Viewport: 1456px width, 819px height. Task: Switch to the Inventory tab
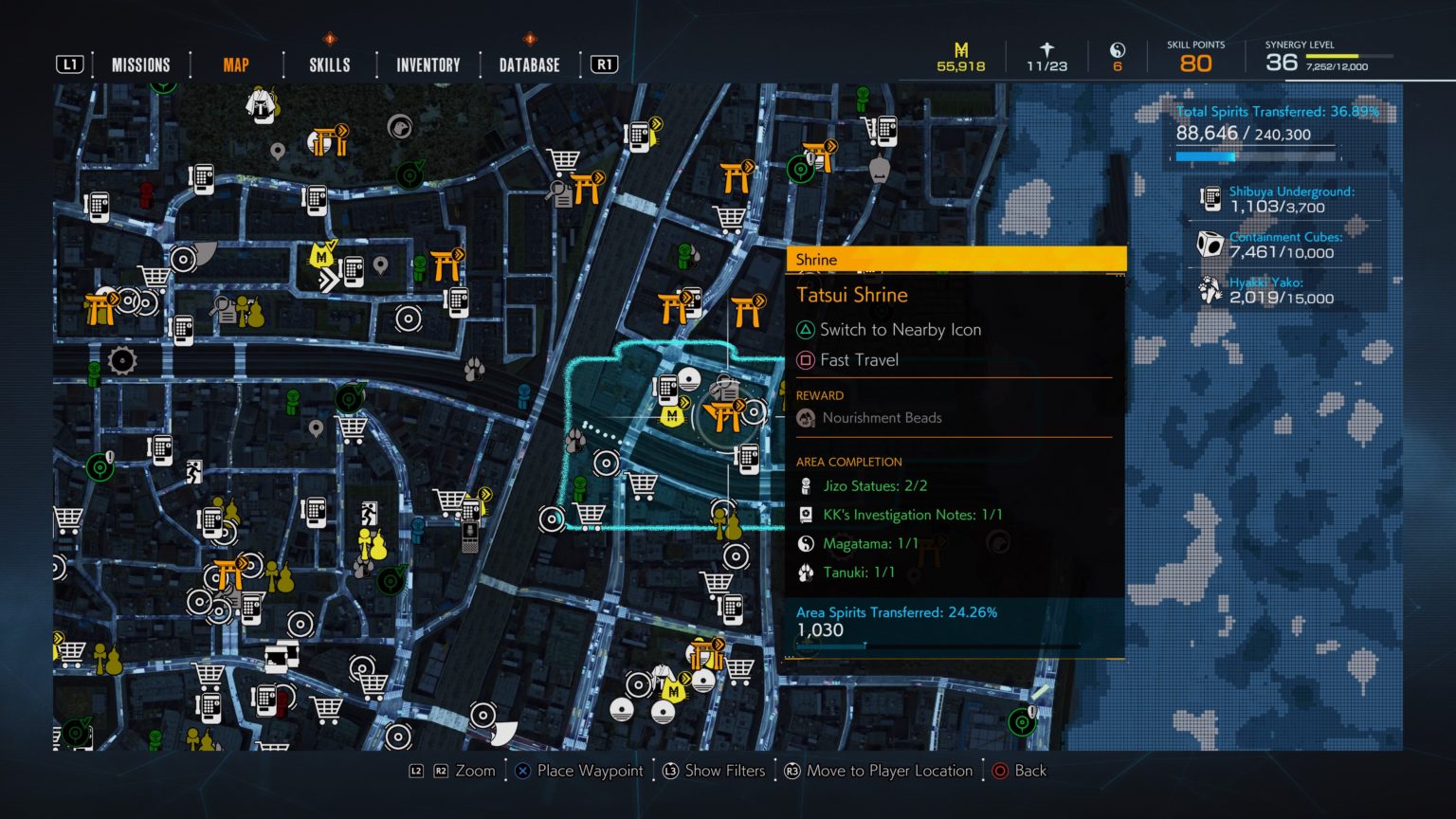point(427,64)
